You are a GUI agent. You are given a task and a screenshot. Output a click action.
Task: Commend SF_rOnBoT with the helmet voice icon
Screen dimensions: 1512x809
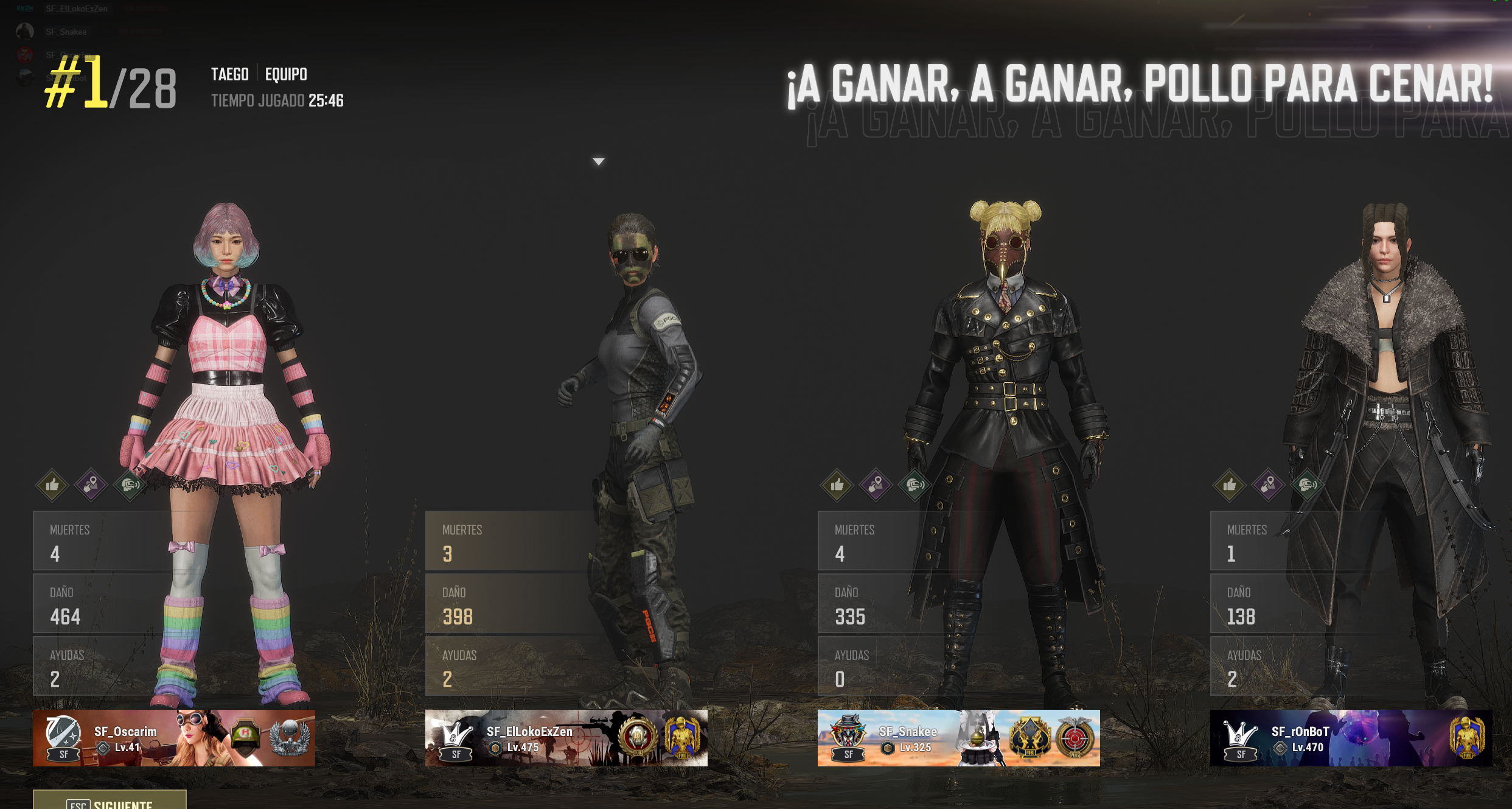[x=1308, y=485]
